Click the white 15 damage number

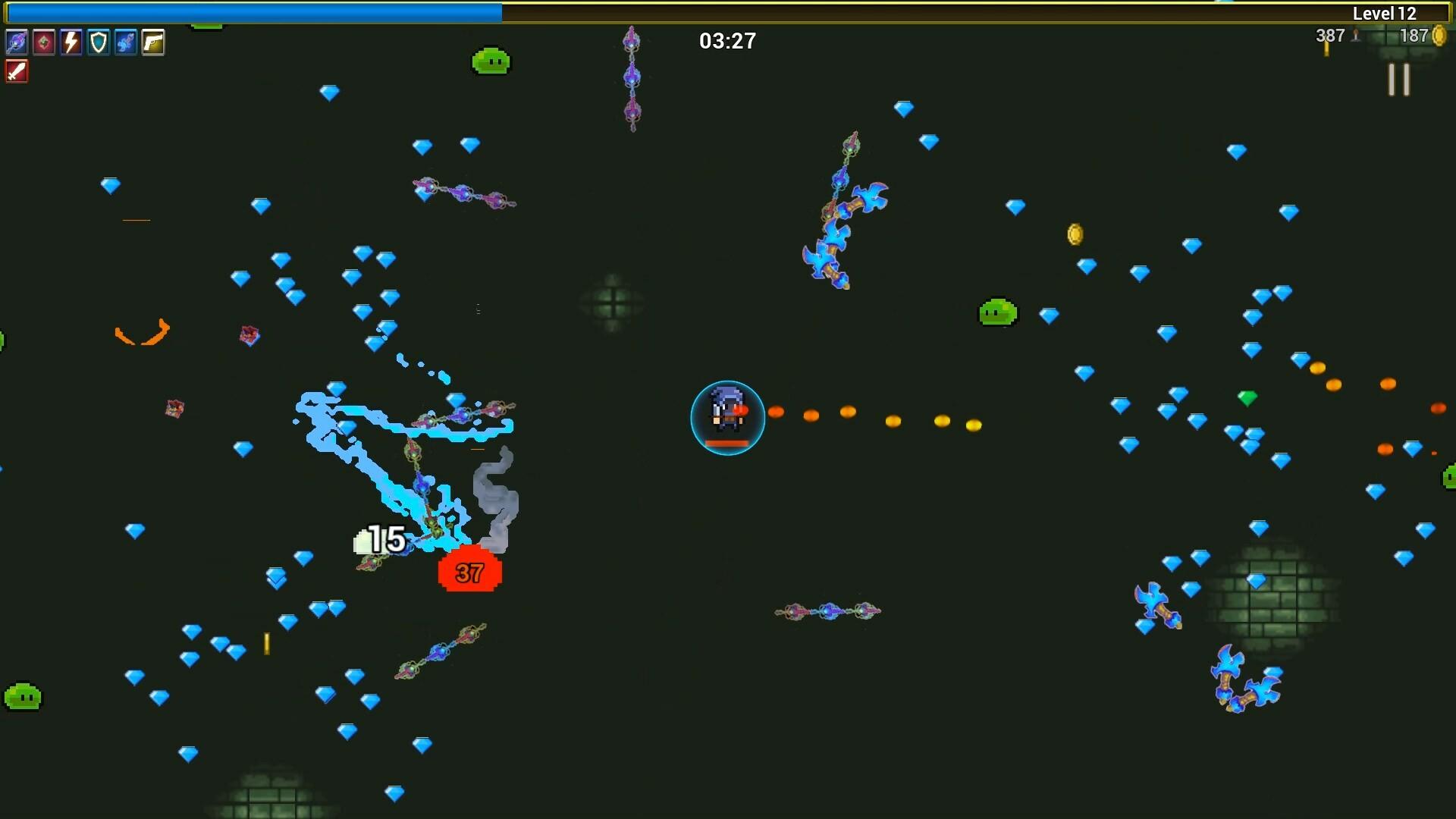click(x=387, y=538)
